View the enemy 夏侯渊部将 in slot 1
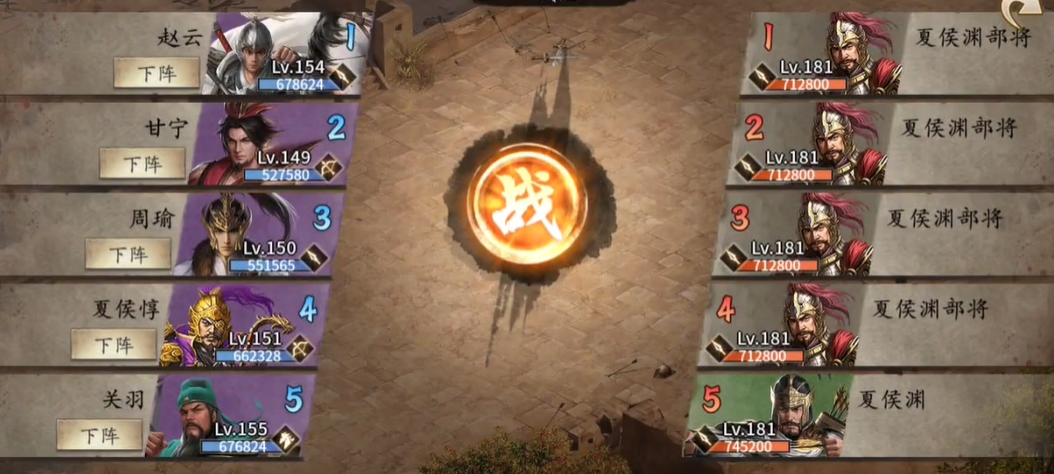This screenshot has width=1054, height=474. pyautogui.click(x=850, y=52)
